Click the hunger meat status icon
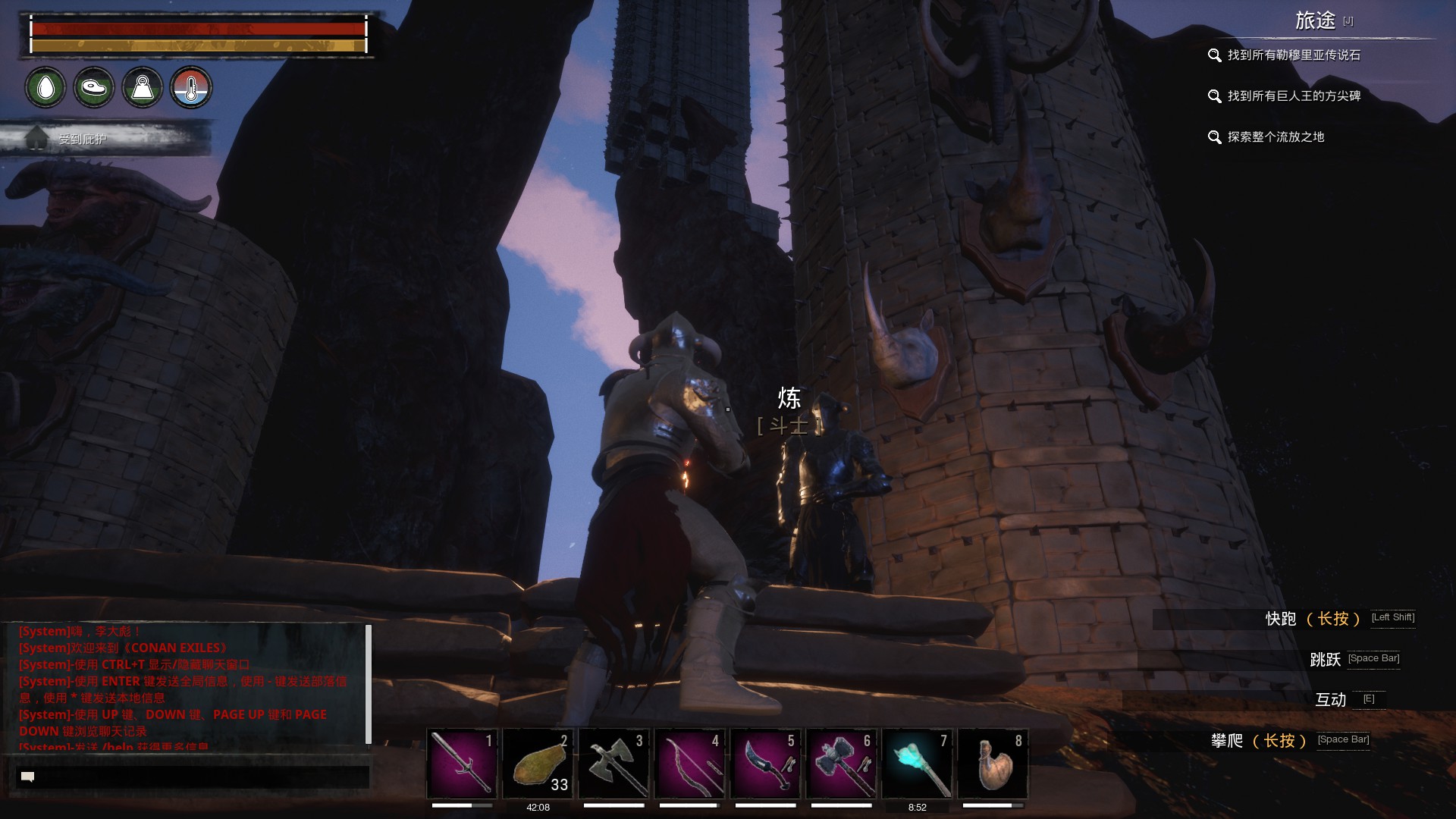 [94, 88]
